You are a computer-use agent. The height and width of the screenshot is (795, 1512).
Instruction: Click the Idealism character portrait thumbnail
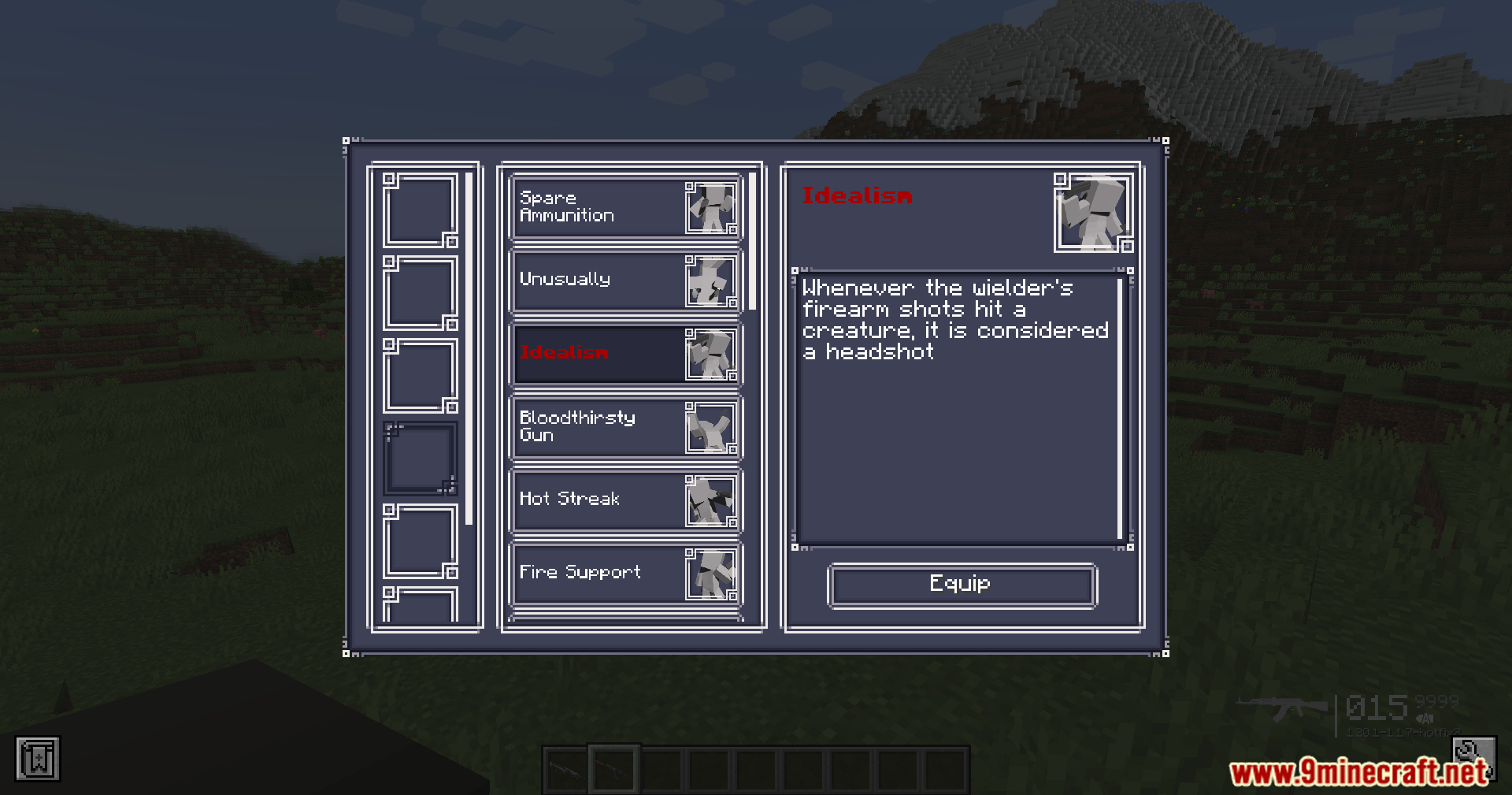[x=1093, y=213]
